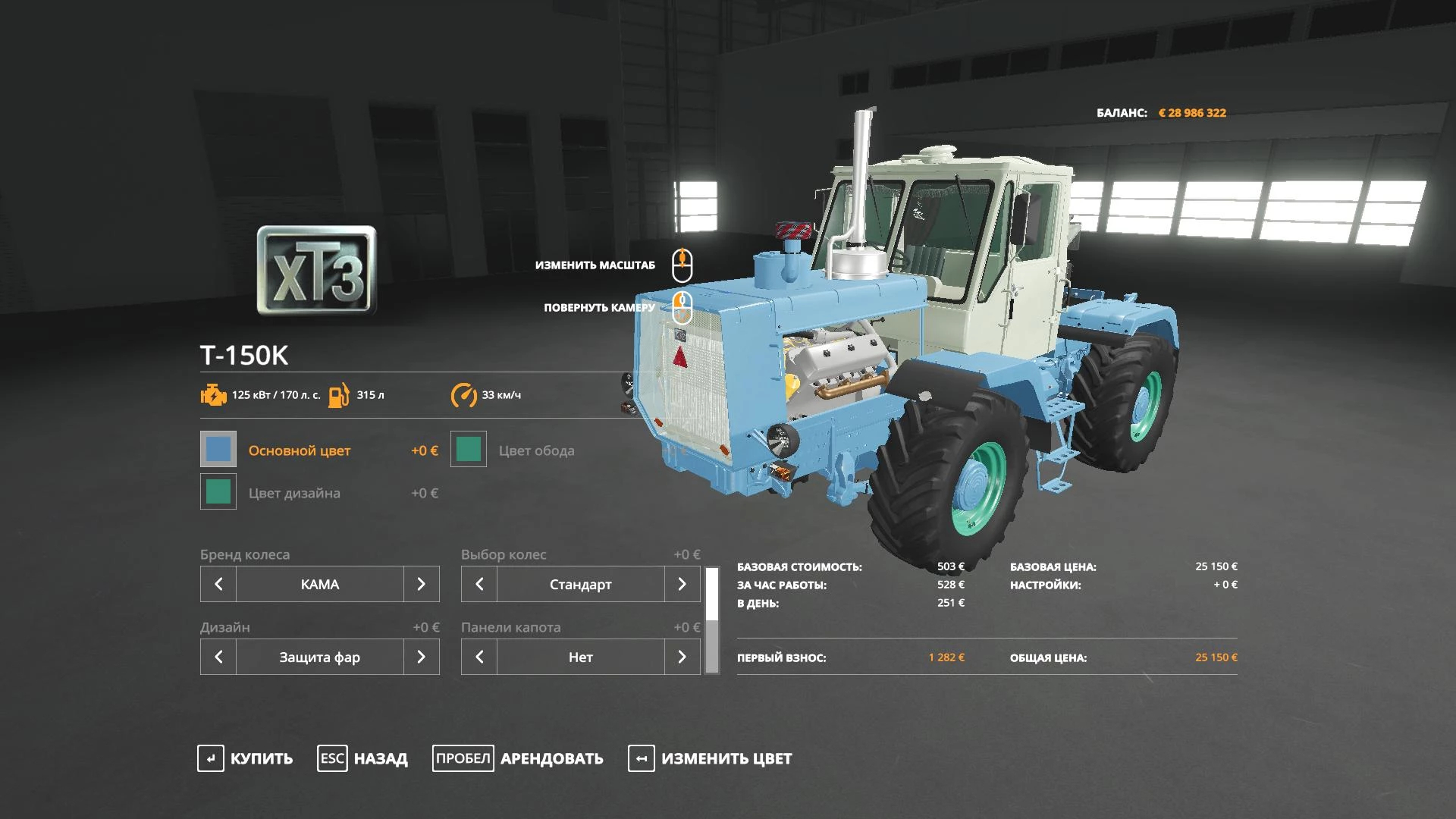1456x819 pixels.
Task: Click the configuration options scrollbar
Action: (x=712, y=620)
